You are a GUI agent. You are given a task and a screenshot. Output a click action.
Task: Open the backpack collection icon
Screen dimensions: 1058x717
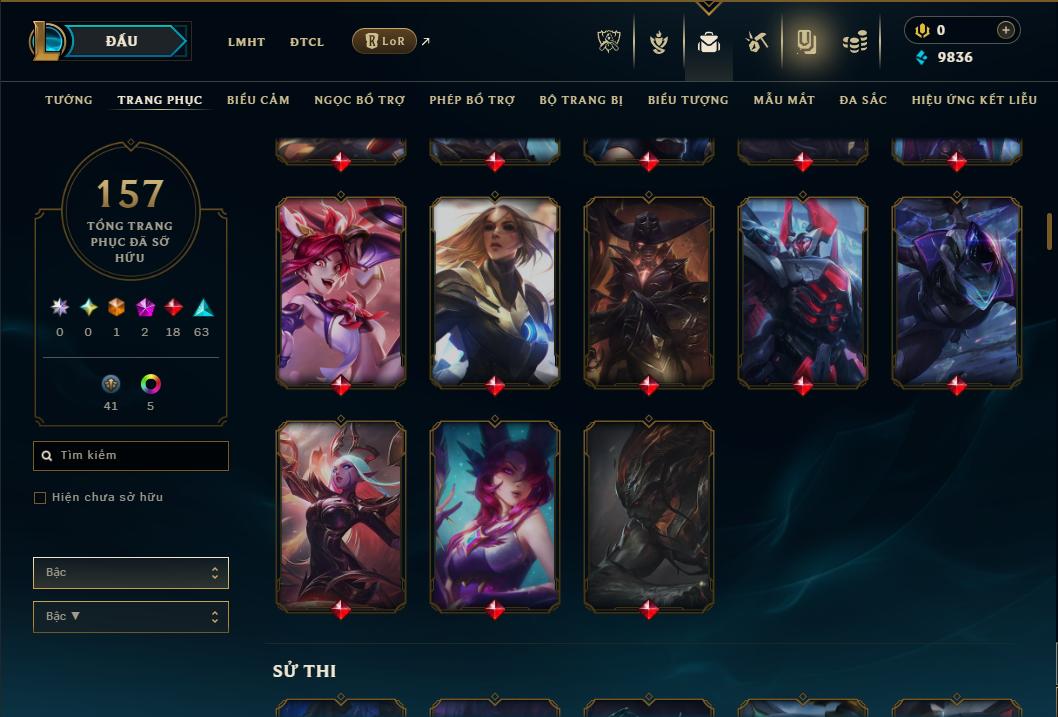coord(709,42)
